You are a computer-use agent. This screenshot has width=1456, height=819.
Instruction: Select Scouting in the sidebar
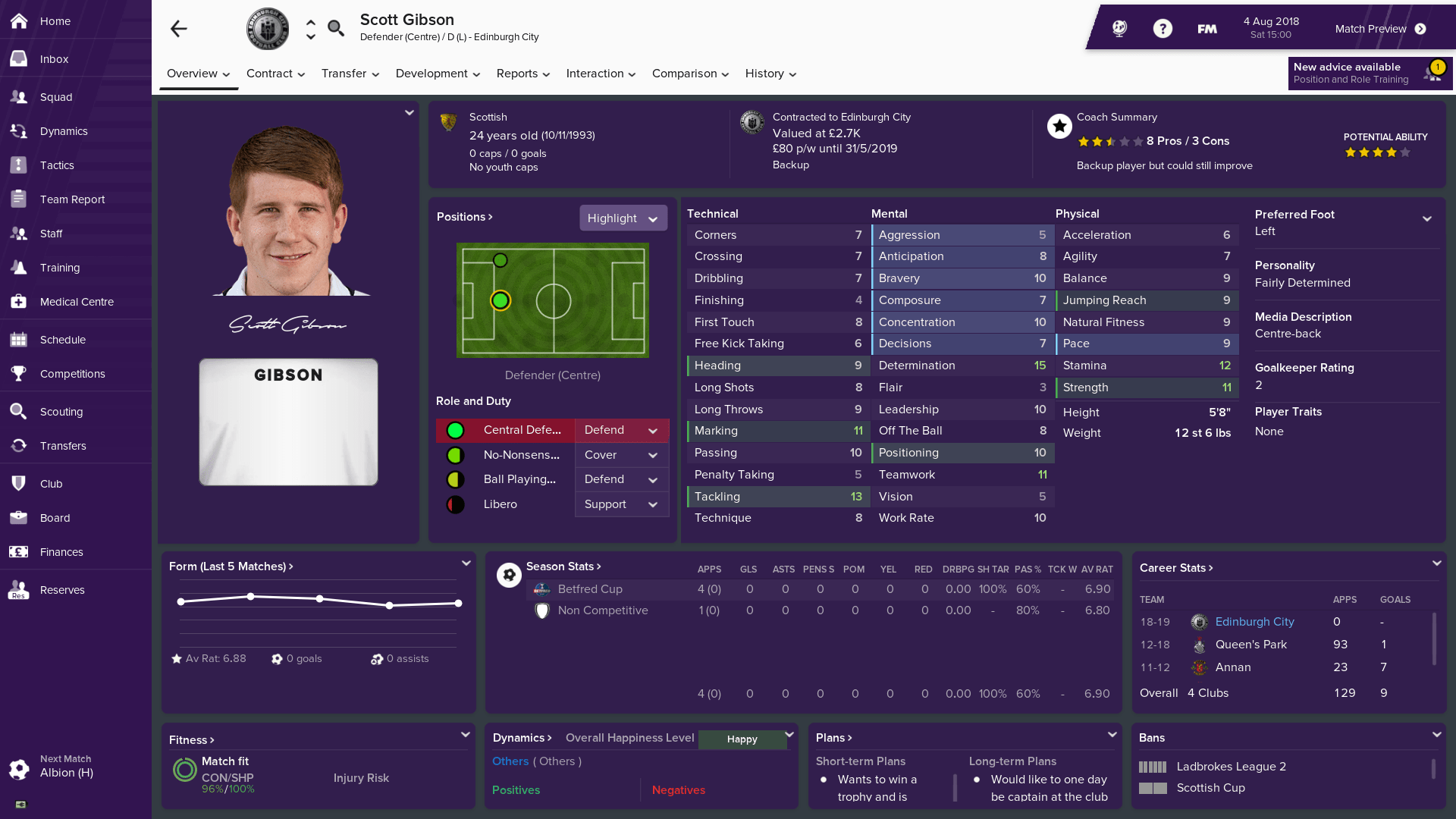pyautogui.click(x=61, y=412)
